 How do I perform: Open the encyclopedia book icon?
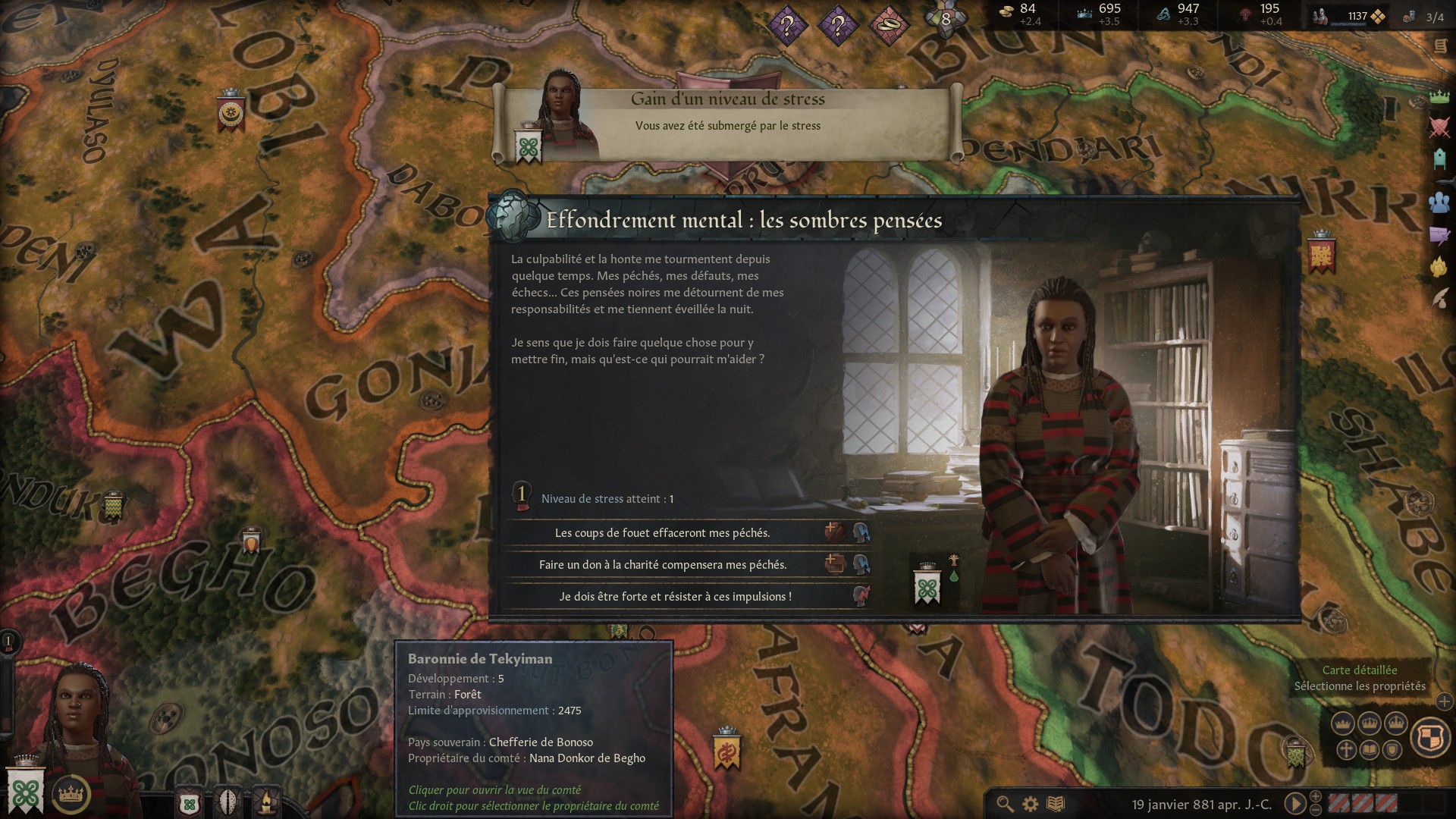(1055, 804)
